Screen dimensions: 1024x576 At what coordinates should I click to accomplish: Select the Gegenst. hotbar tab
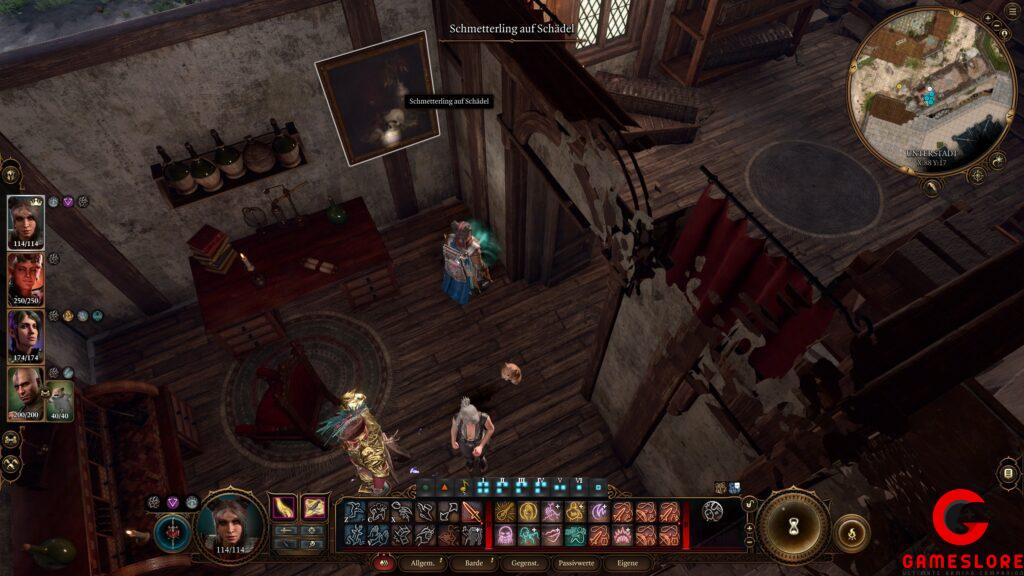point(525,565)
